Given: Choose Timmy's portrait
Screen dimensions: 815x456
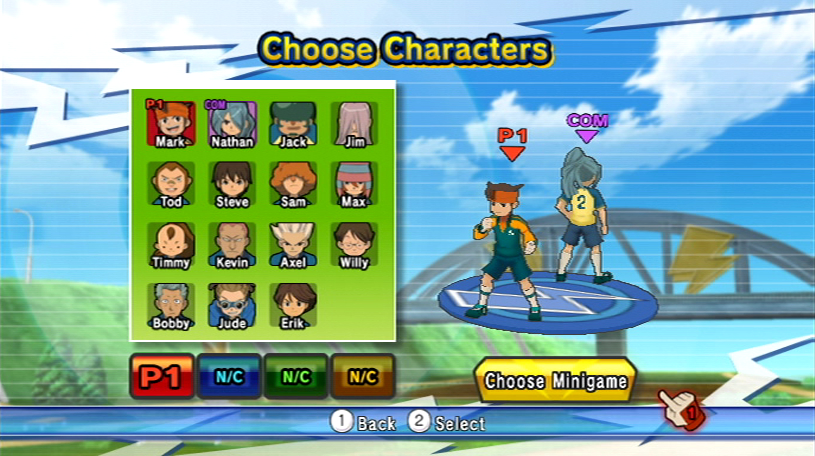Looking at the screenshot, I should (x=171, y=243).
